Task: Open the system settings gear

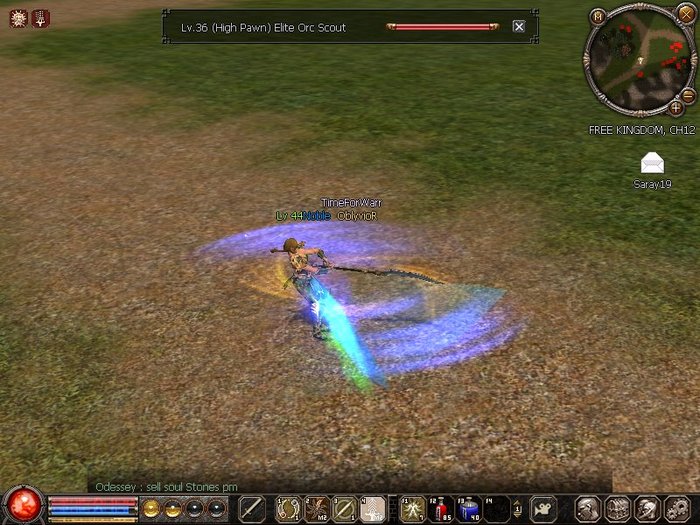Action: click(x=675, y=509)
